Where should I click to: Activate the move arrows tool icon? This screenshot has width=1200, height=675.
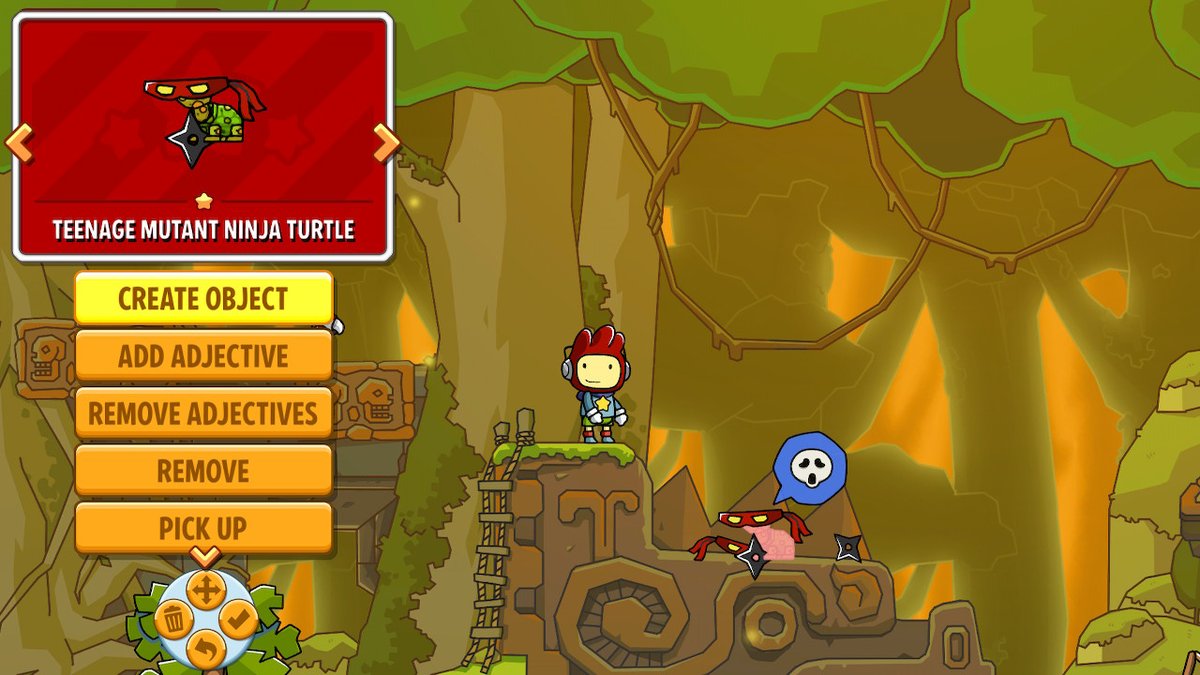click(x=204, y=590)
